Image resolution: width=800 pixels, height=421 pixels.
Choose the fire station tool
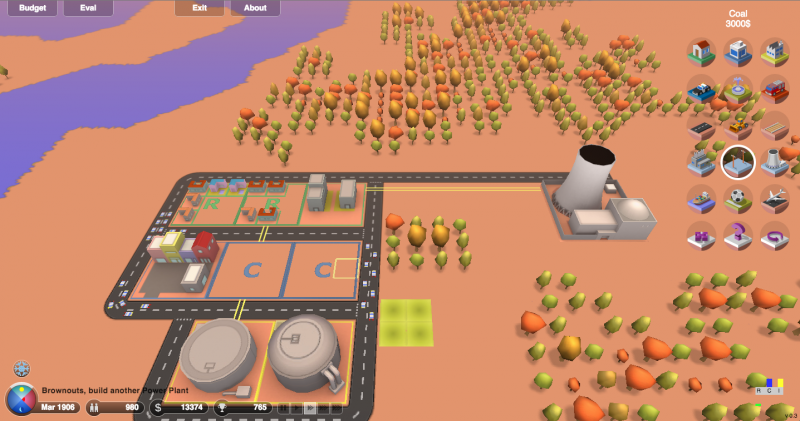click(774, 90)
